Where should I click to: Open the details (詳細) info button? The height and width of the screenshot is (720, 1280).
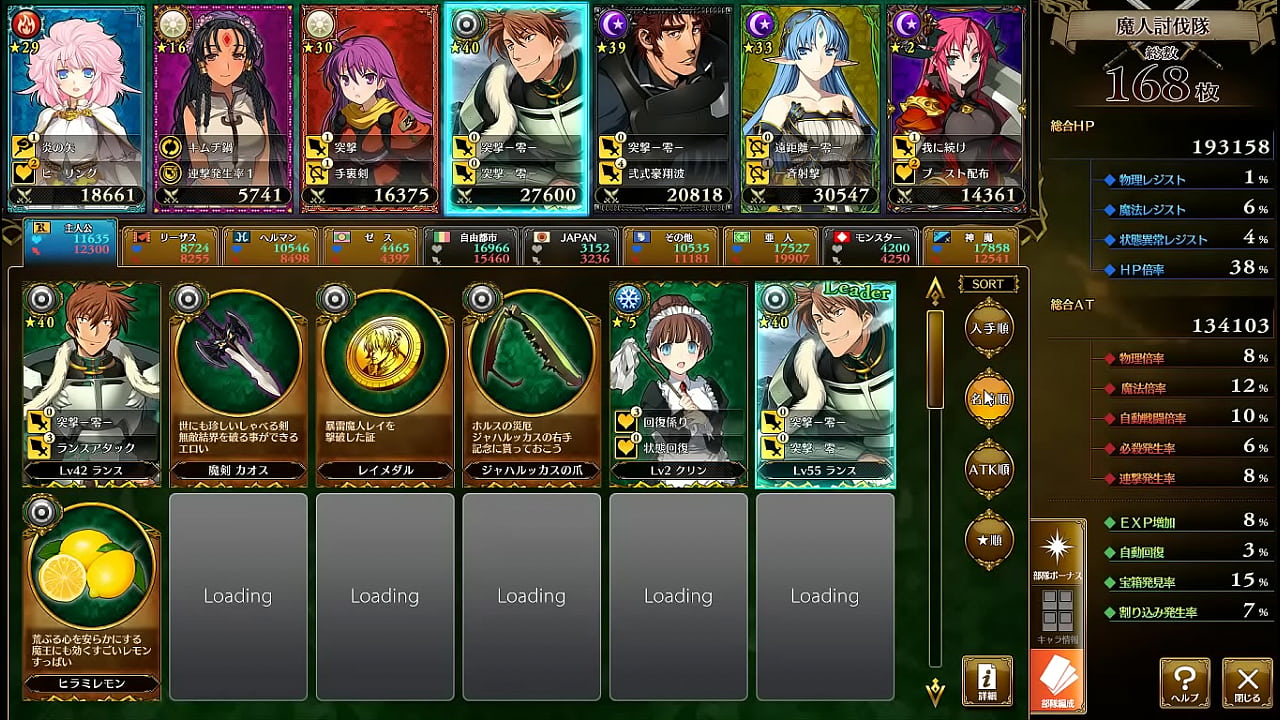click(987, 681)
